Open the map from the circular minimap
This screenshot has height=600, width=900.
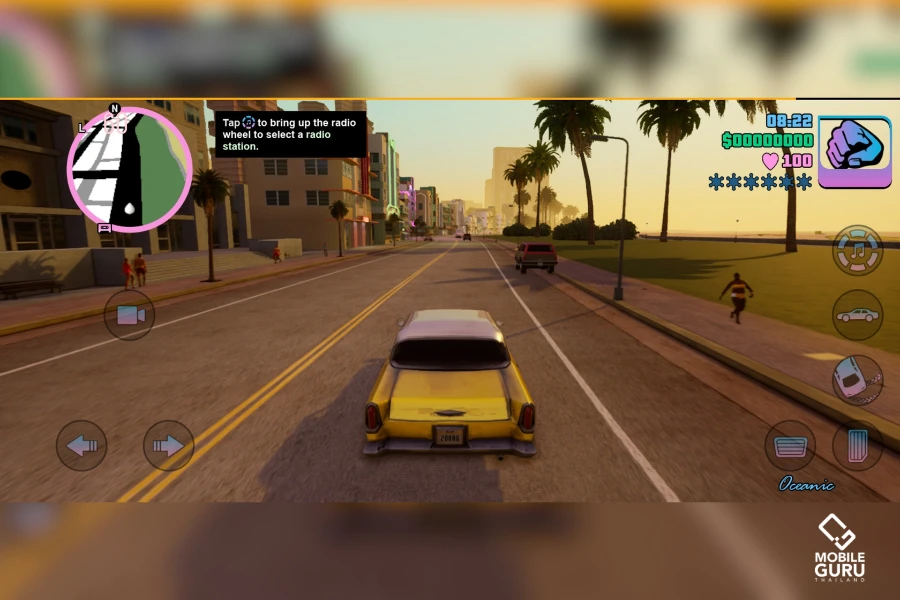coord(129,170)
